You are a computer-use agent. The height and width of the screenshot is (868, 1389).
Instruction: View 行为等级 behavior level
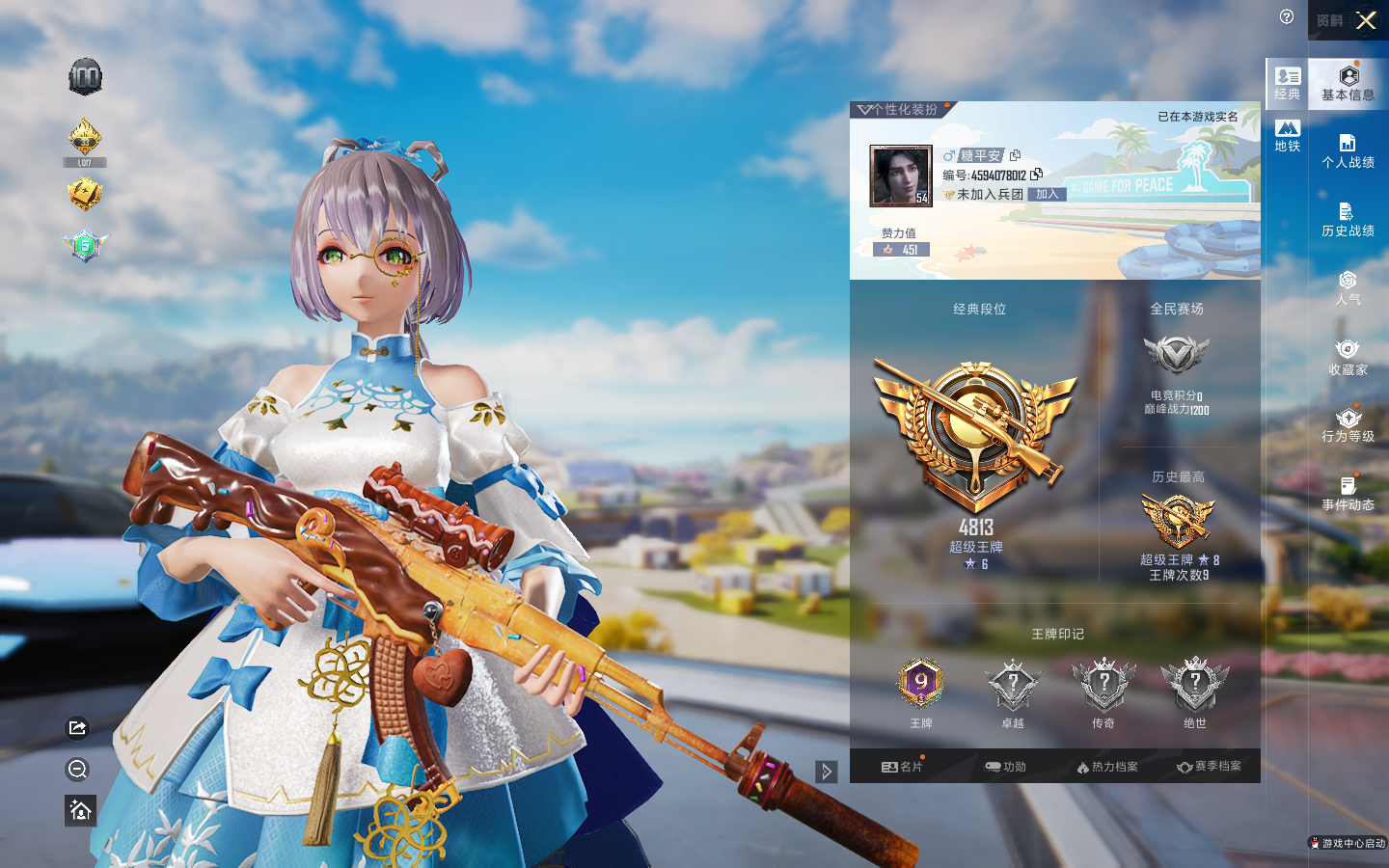pos(1348,425)
